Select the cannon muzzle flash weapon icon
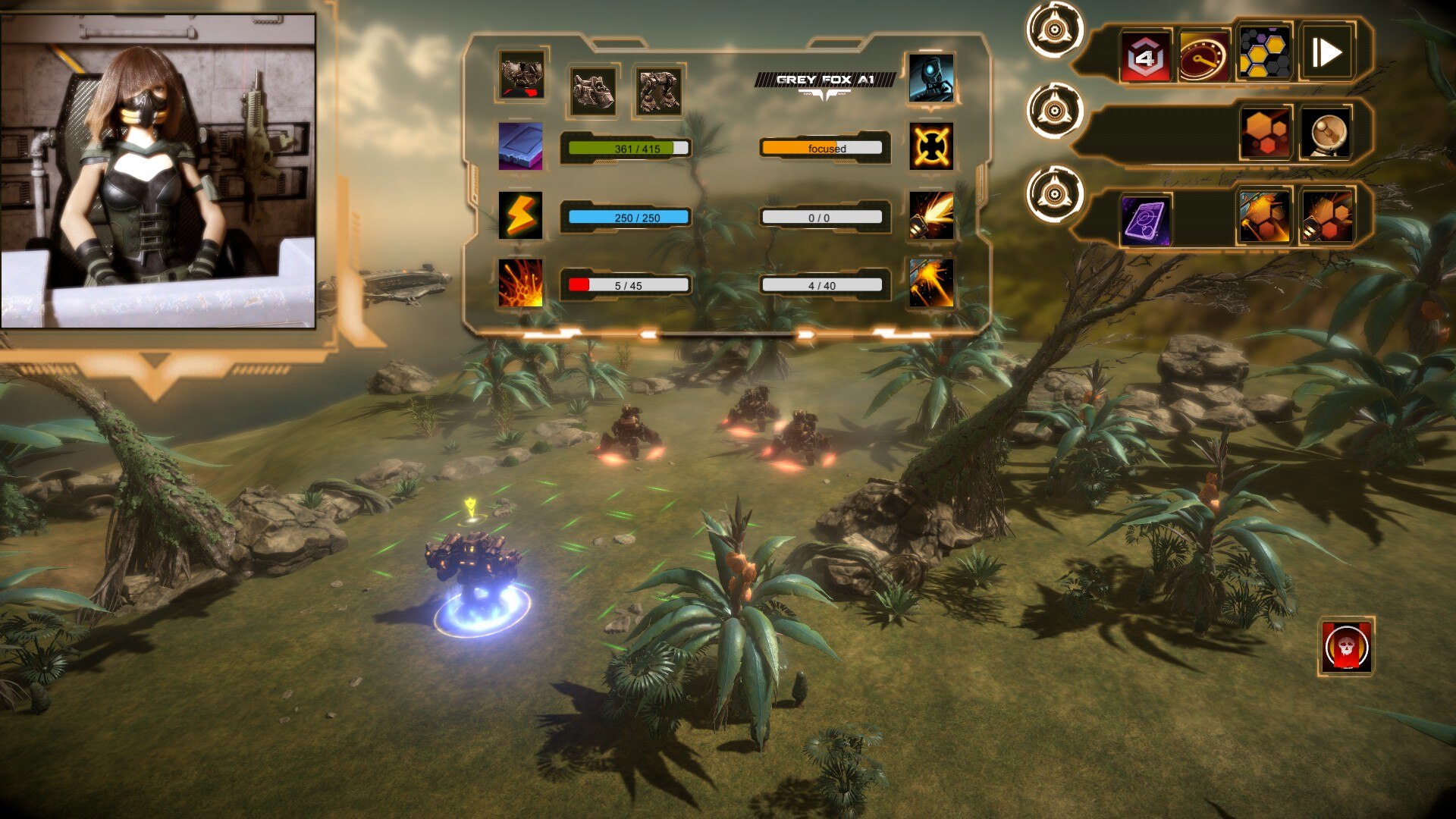 (931, 215)
